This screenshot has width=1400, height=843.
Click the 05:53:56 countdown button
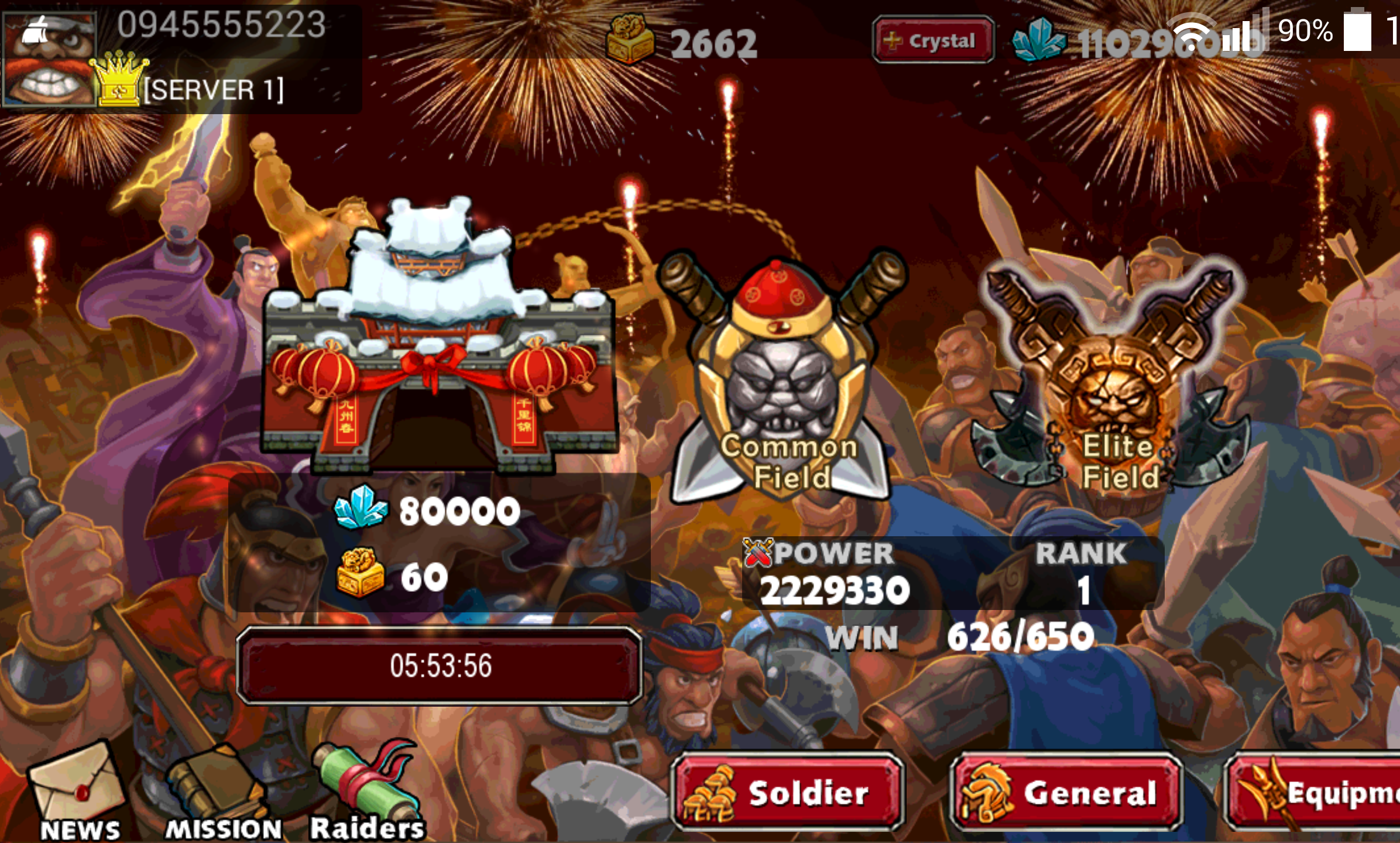[440, 666]
